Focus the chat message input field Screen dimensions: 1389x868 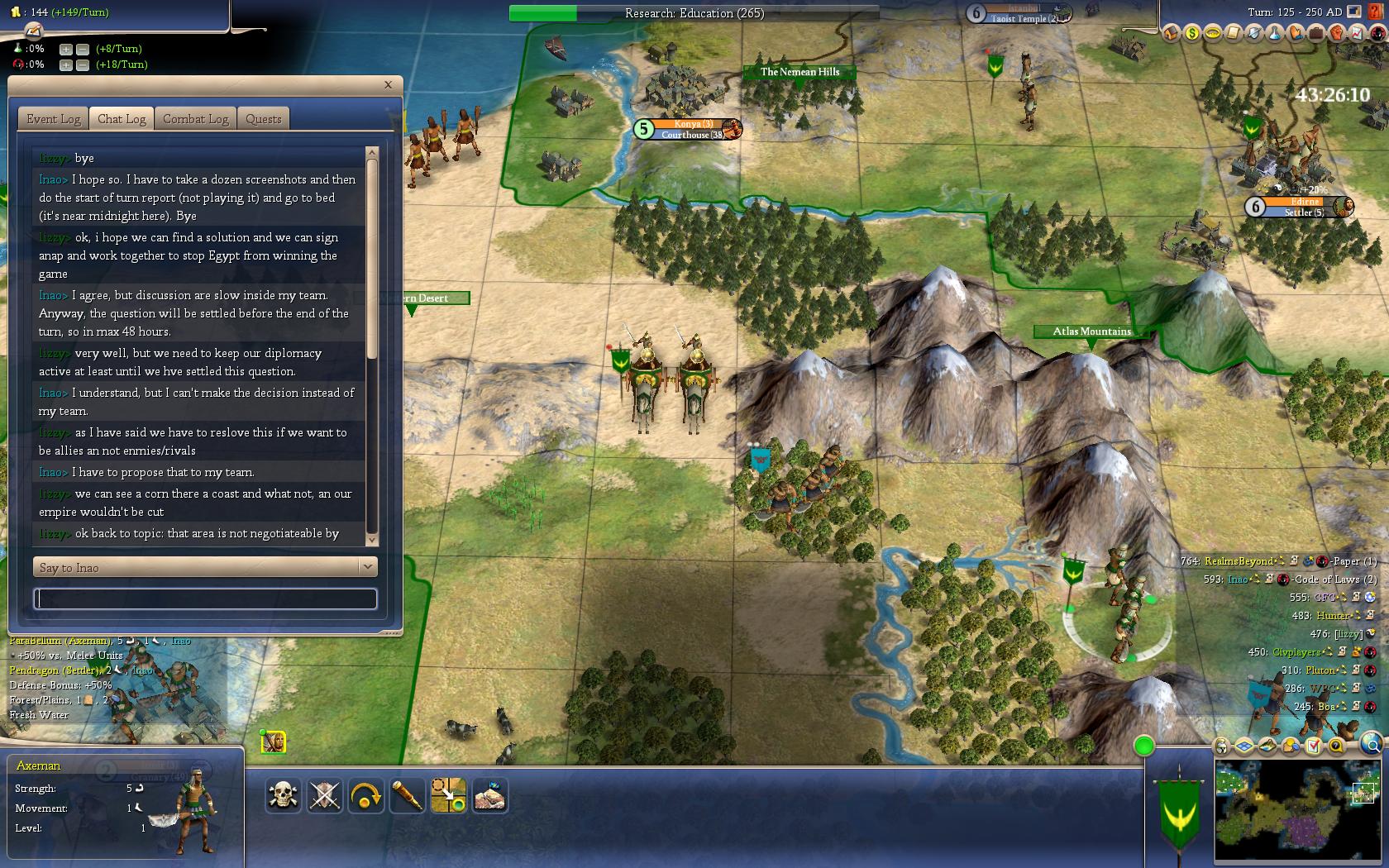pos(205,599)
